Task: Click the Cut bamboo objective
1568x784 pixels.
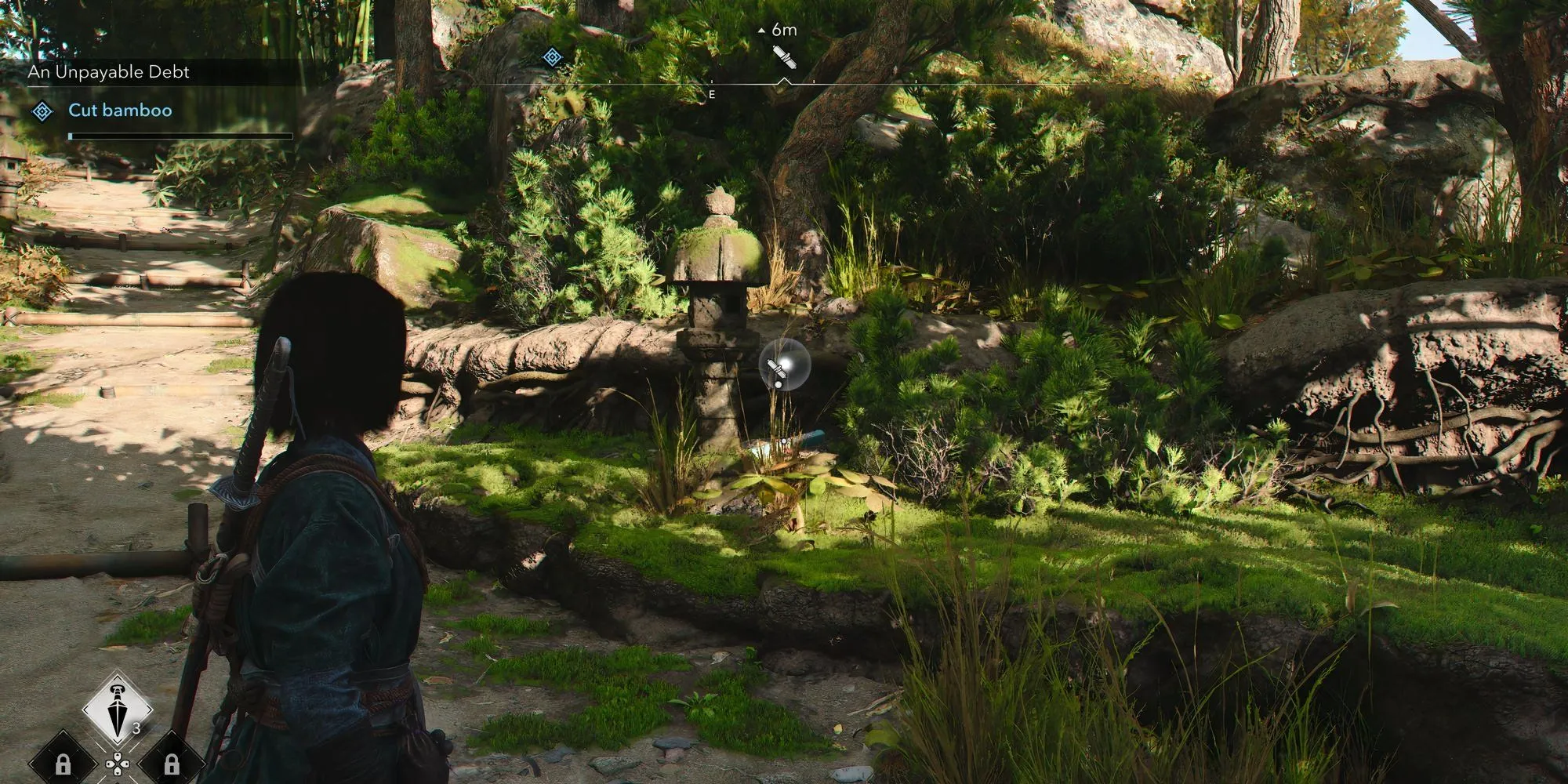Action: click(120, 111)
